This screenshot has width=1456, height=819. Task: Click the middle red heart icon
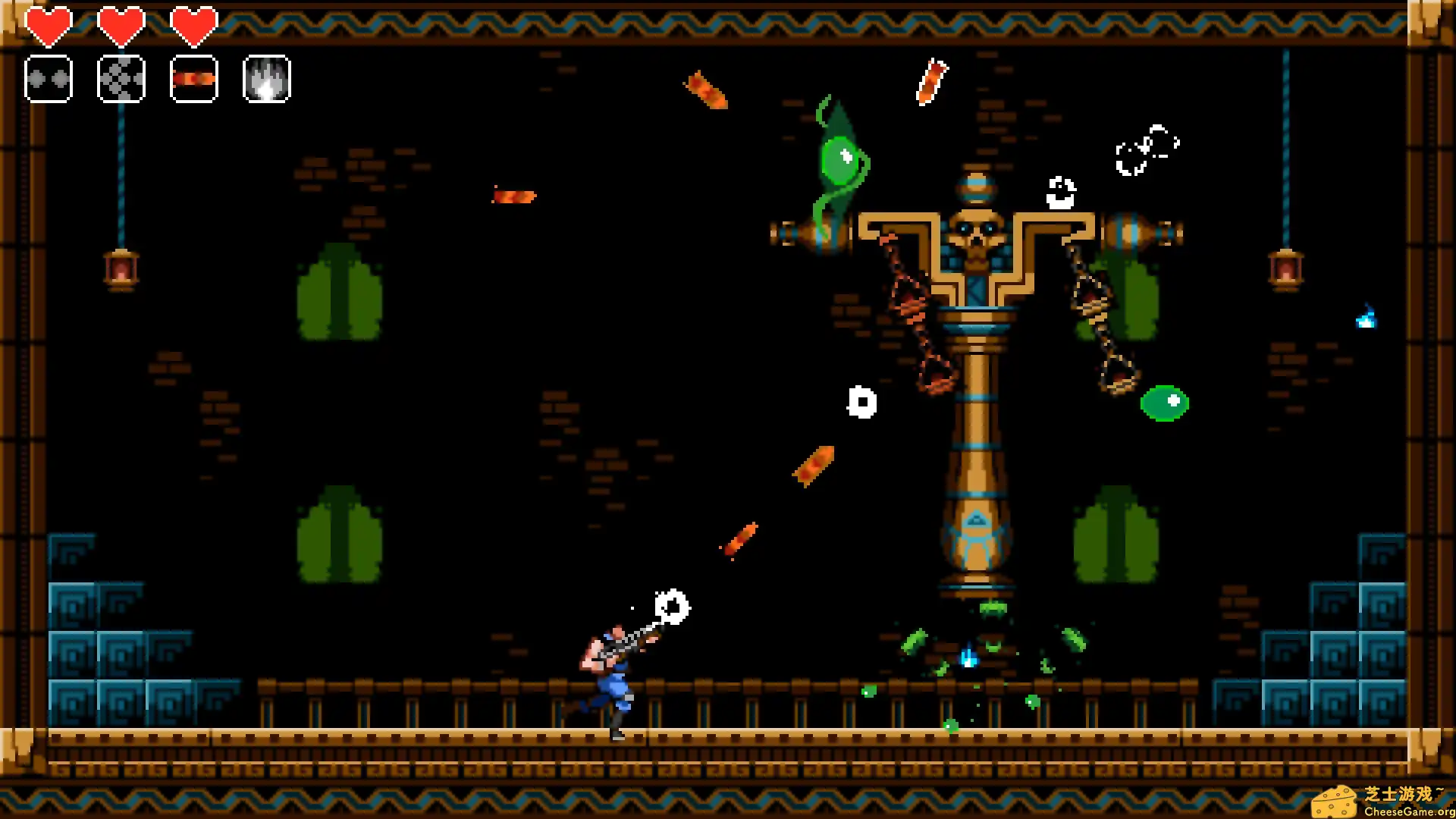point(121,25)
